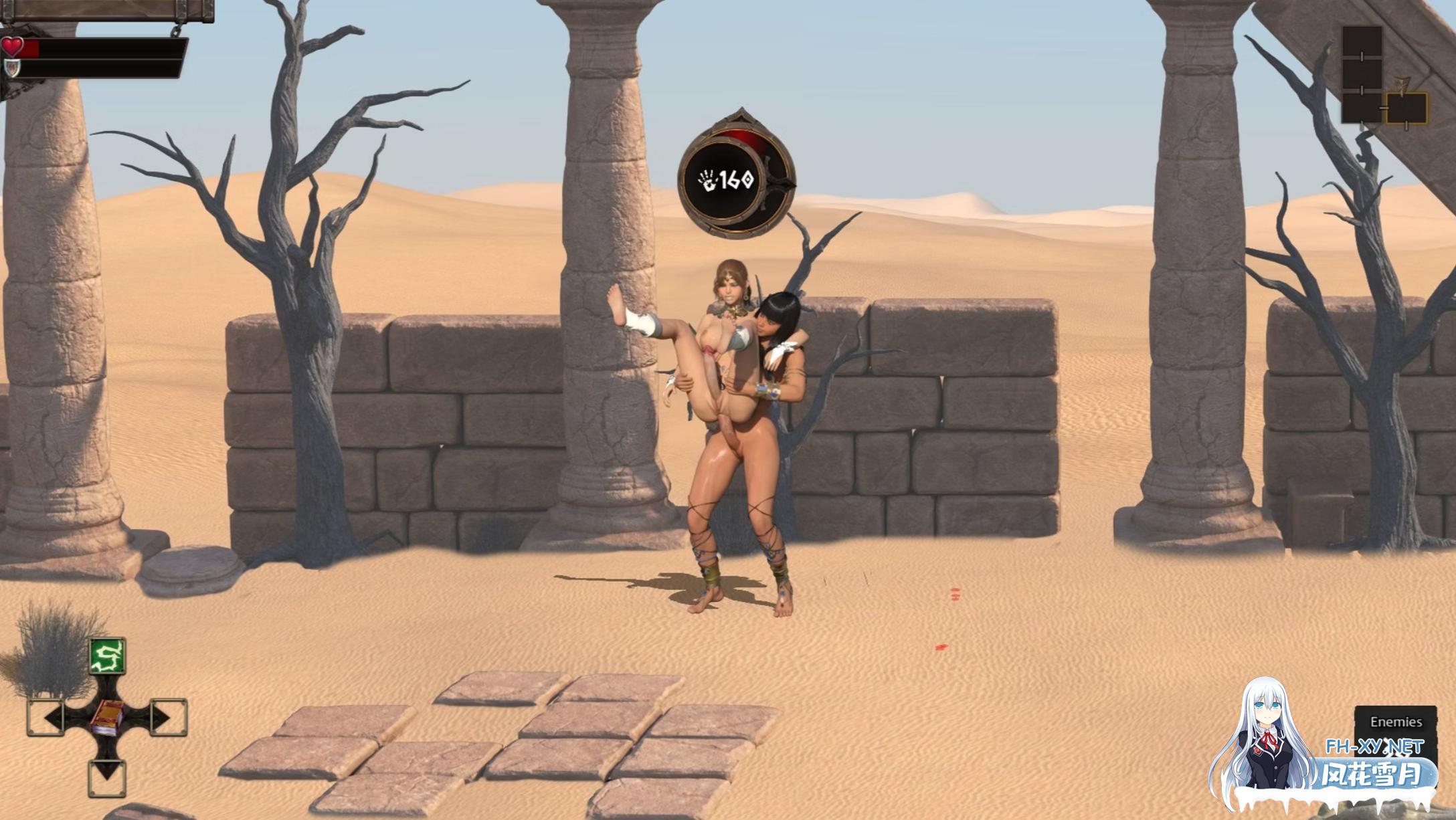The image size is (1456, 820).
Task: Click the bottom slot in the vertical slot stack
Action: coord(1362,108)
